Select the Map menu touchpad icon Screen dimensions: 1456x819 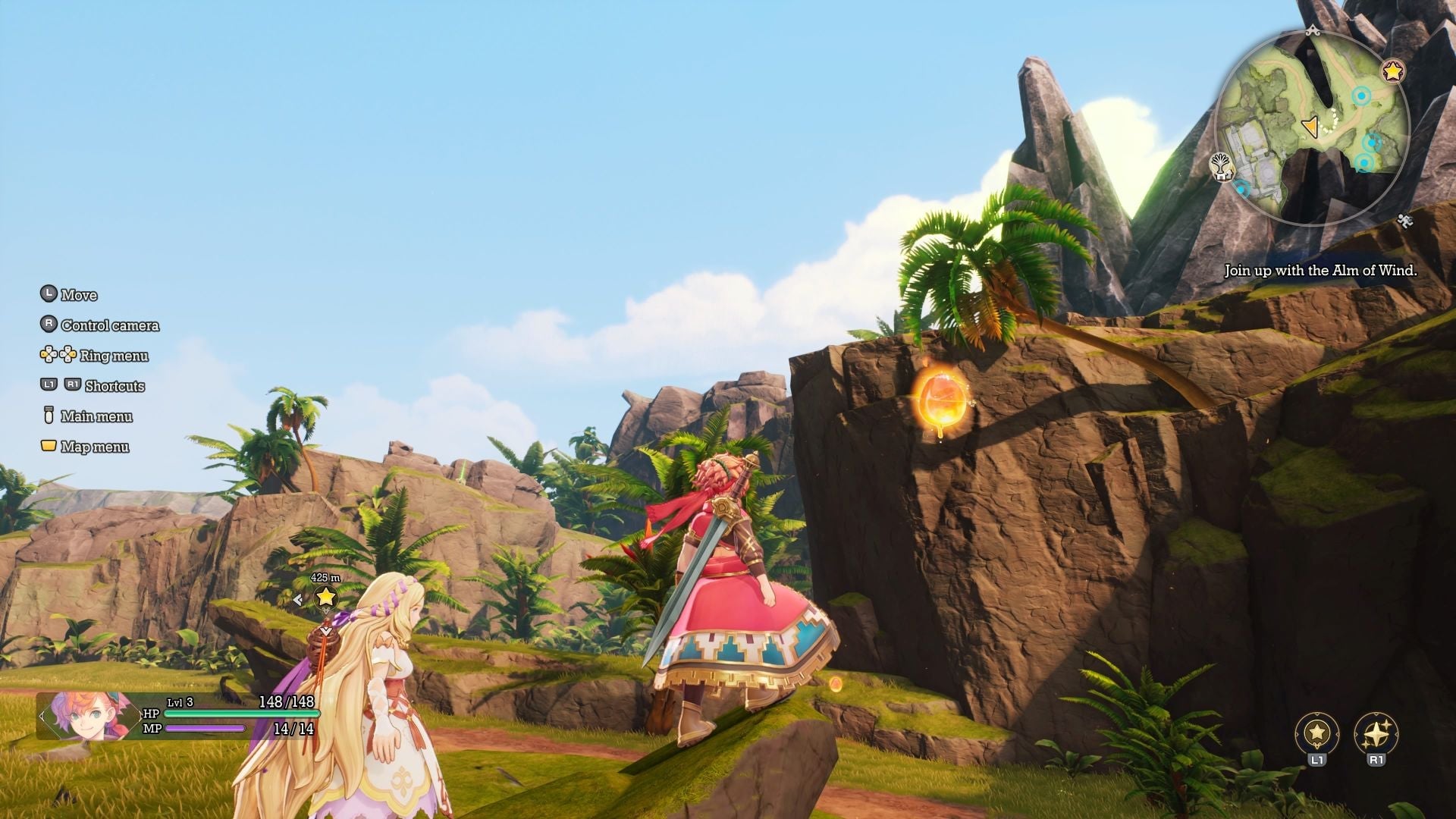(x=47, y=447)
